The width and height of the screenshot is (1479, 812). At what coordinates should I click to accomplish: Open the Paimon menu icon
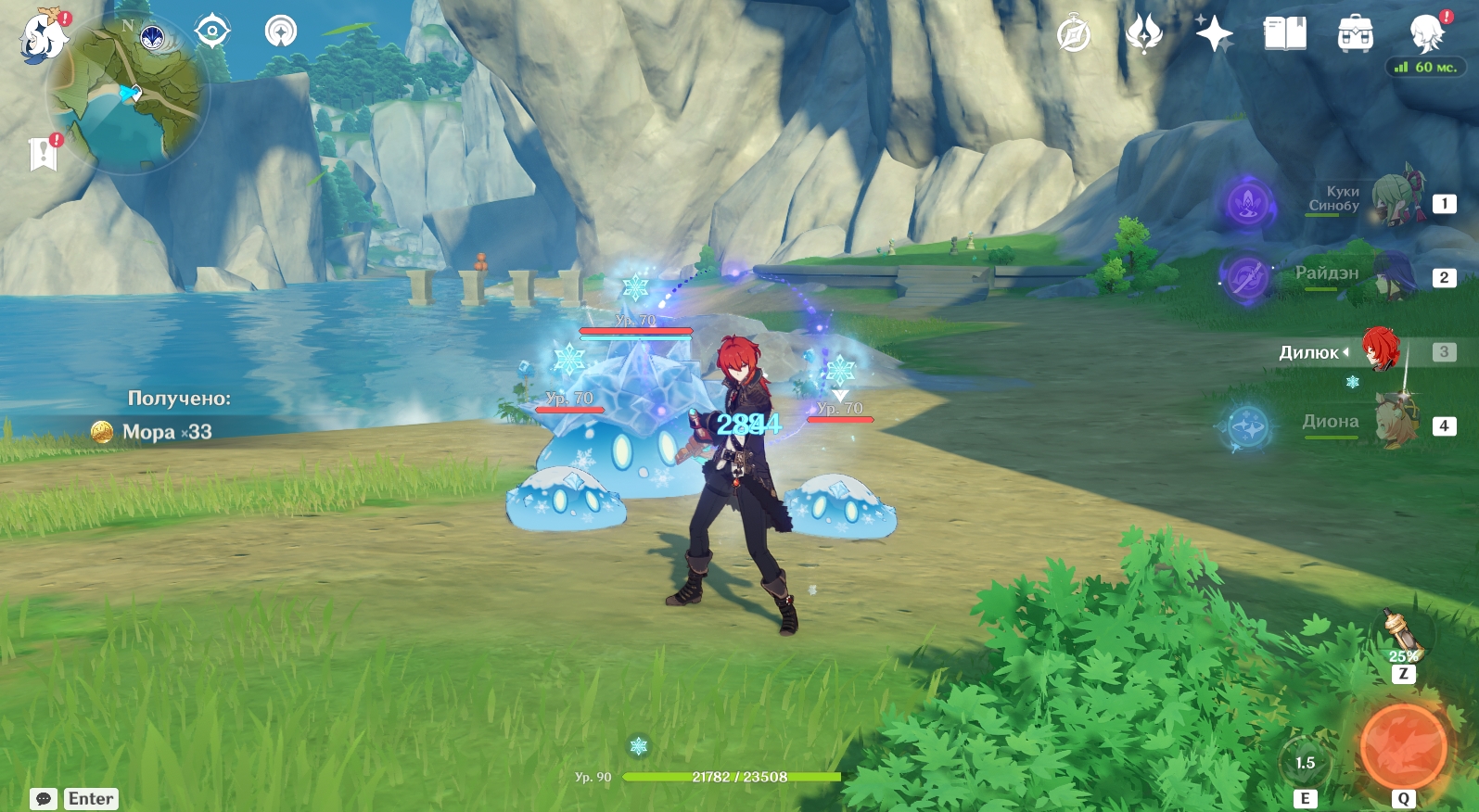point(44,37)
